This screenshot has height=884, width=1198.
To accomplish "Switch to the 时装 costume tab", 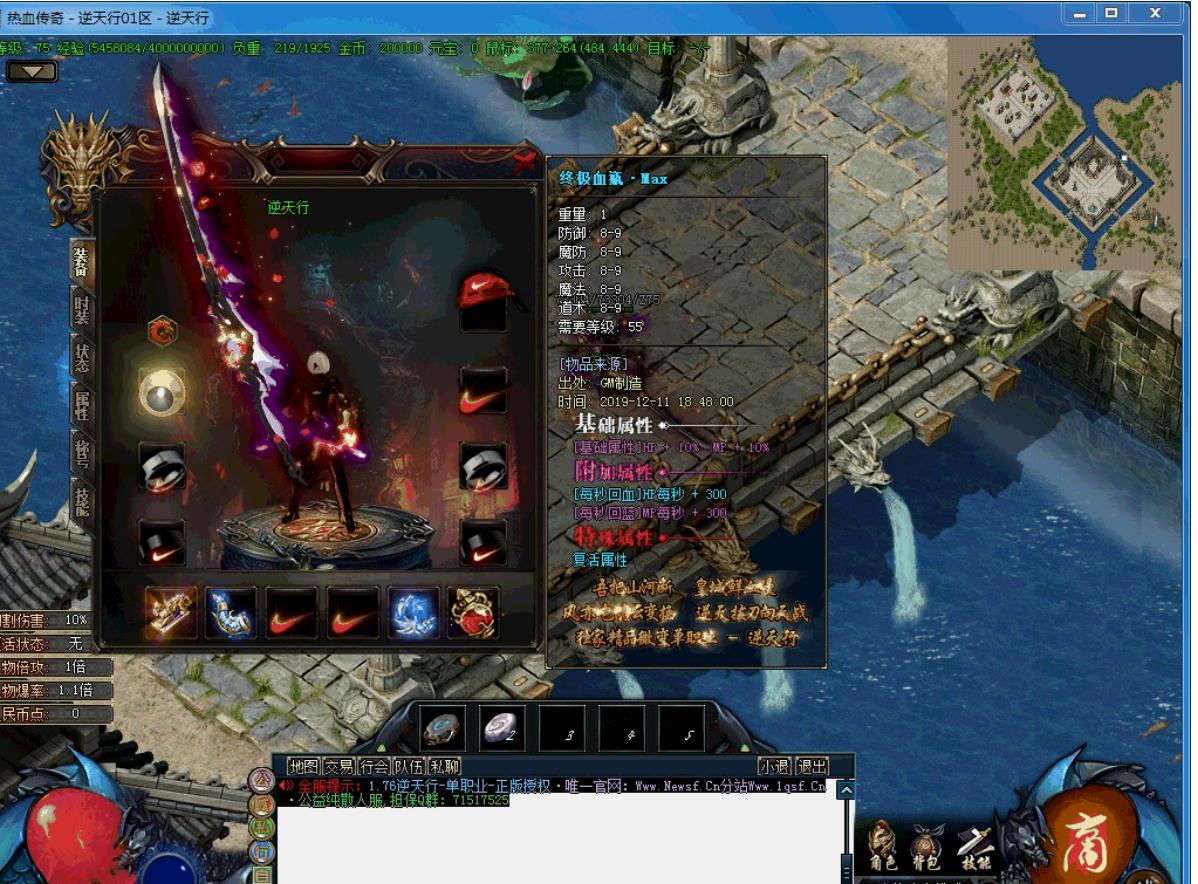I will point(81,307).
